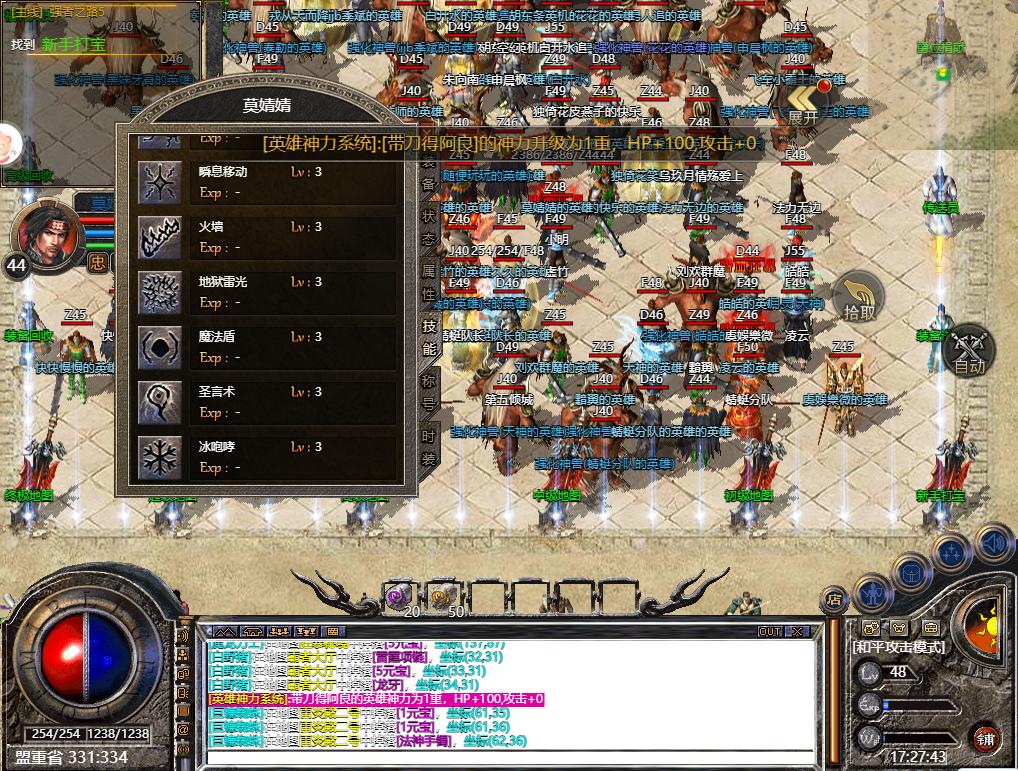Click the 新手打宝 quest tracker link
Screen dimensions: 1018x771
click(x=73, y=45)
